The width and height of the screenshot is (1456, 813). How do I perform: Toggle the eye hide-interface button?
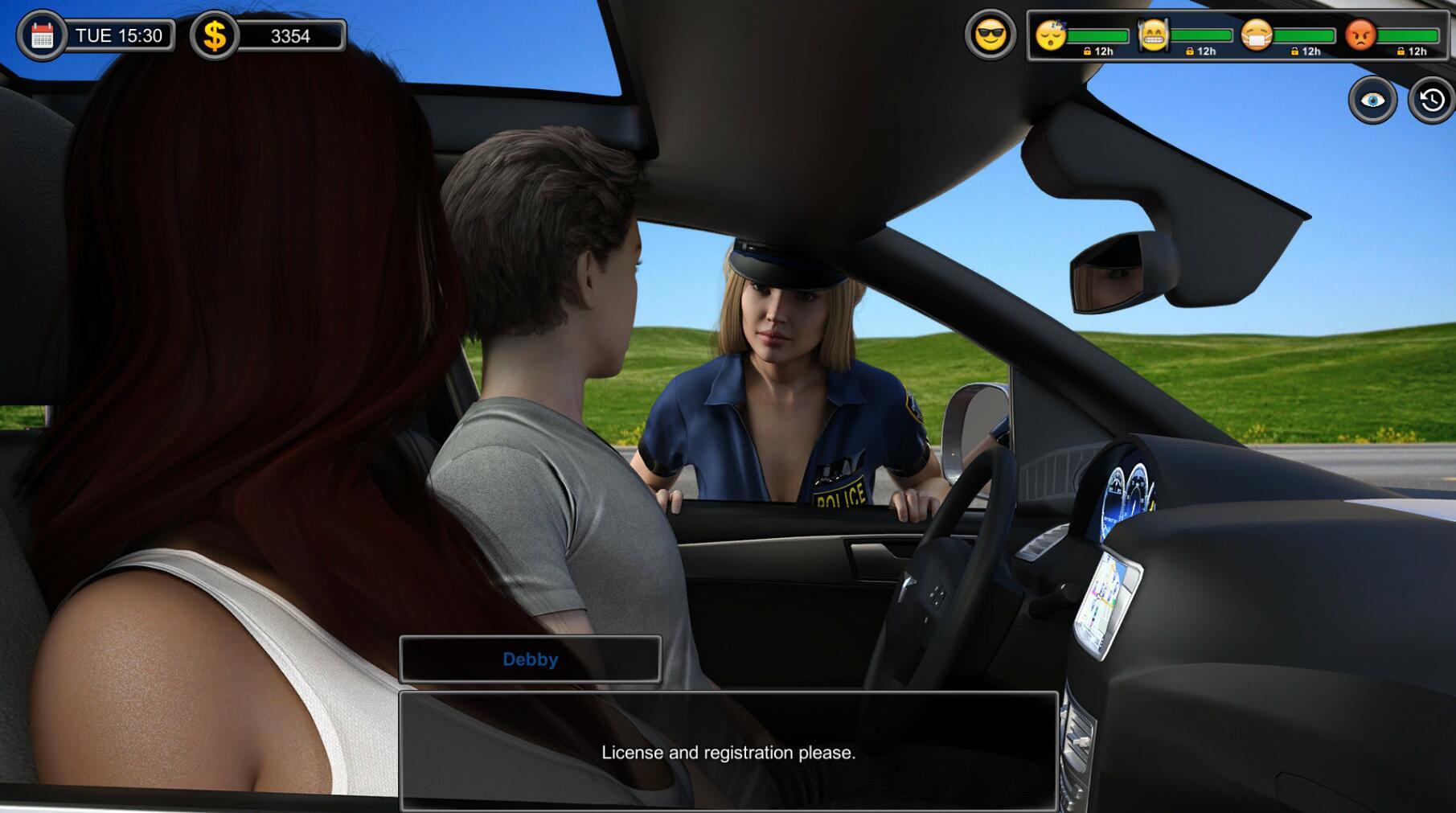point(1372,100)
